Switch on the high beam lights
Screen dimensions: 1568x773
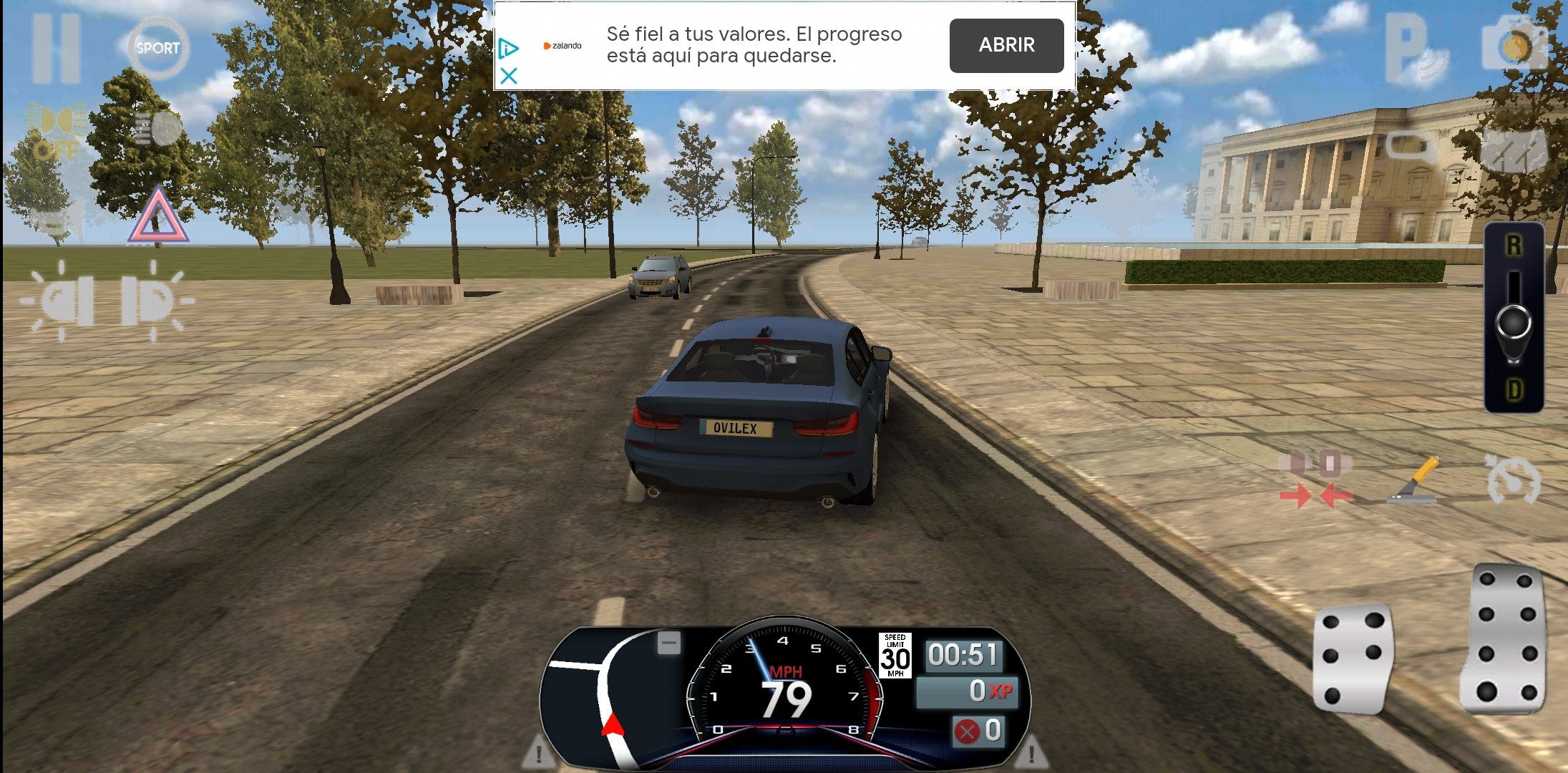(x=157, y=129)
